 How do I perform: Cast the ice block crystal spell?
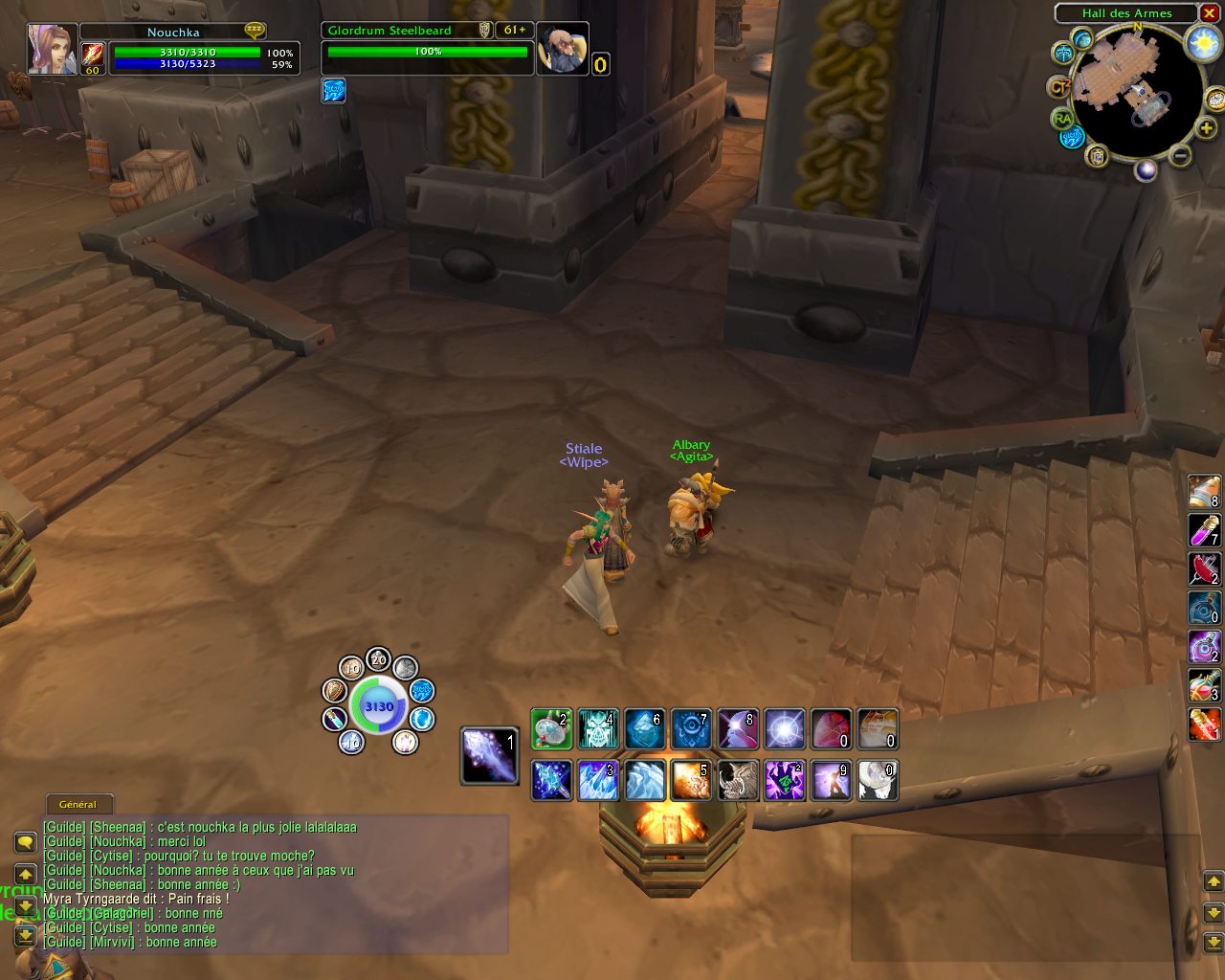click(x=644, y=729)
